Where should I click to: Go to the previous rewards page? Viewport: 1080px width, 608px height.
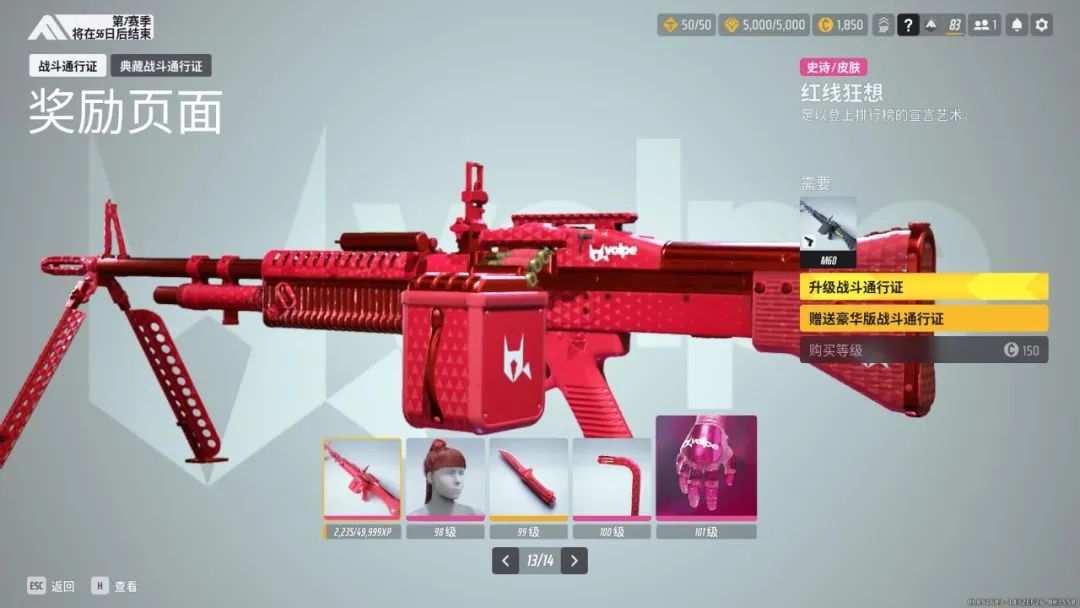pos(506,561)
